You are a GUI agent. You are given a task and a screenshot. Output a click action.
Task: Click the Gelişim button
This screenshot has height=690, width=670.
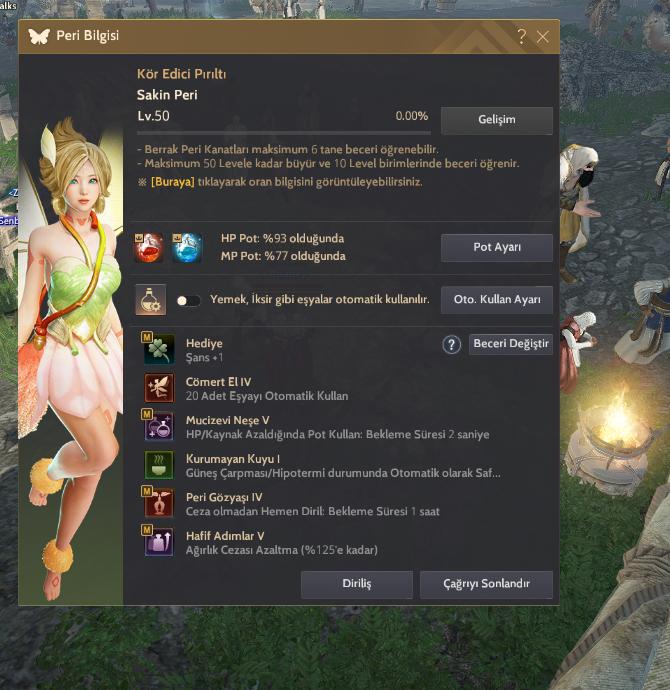(496, 120)
